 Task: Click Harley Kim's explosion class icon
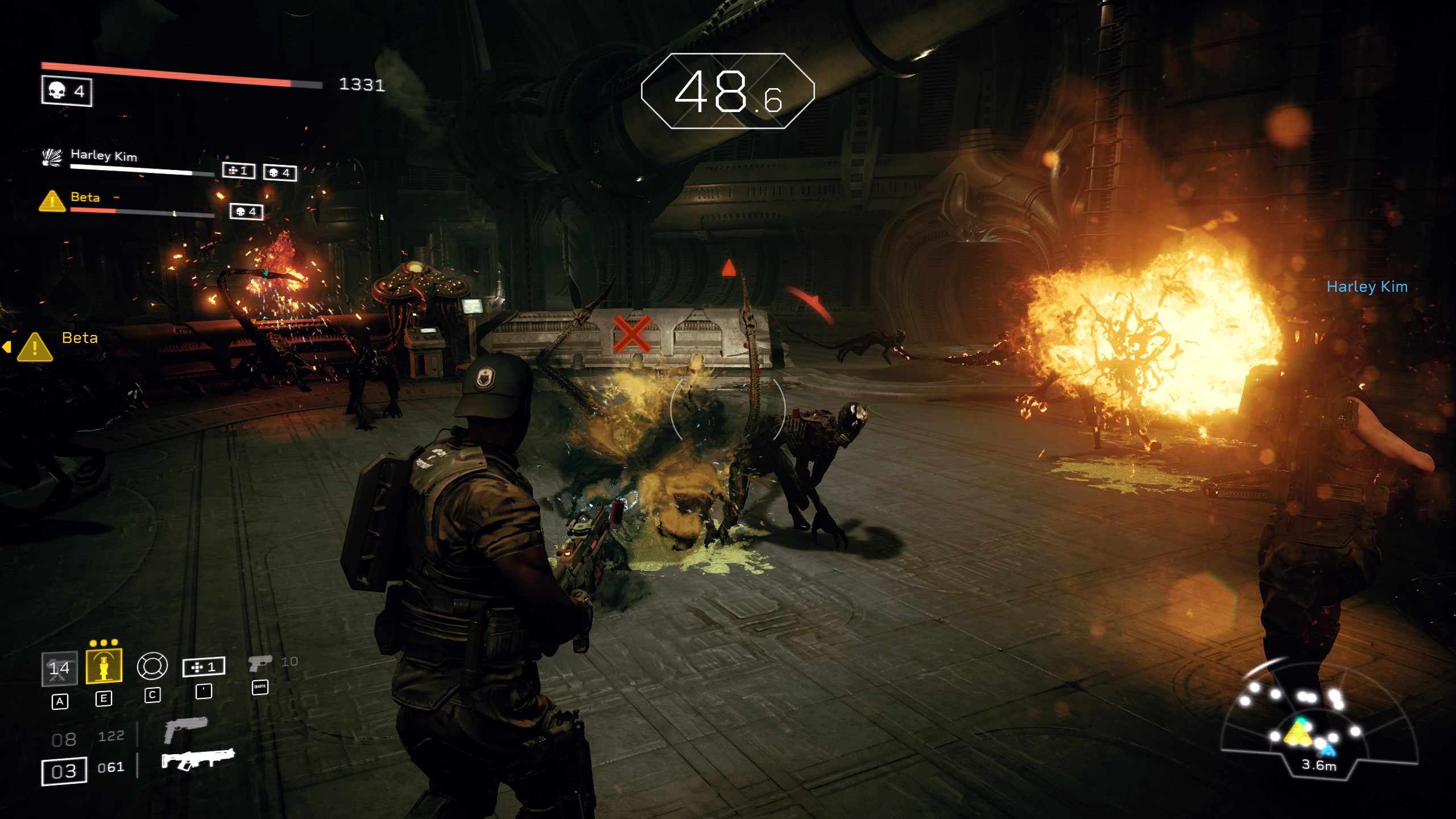(52, 157)
